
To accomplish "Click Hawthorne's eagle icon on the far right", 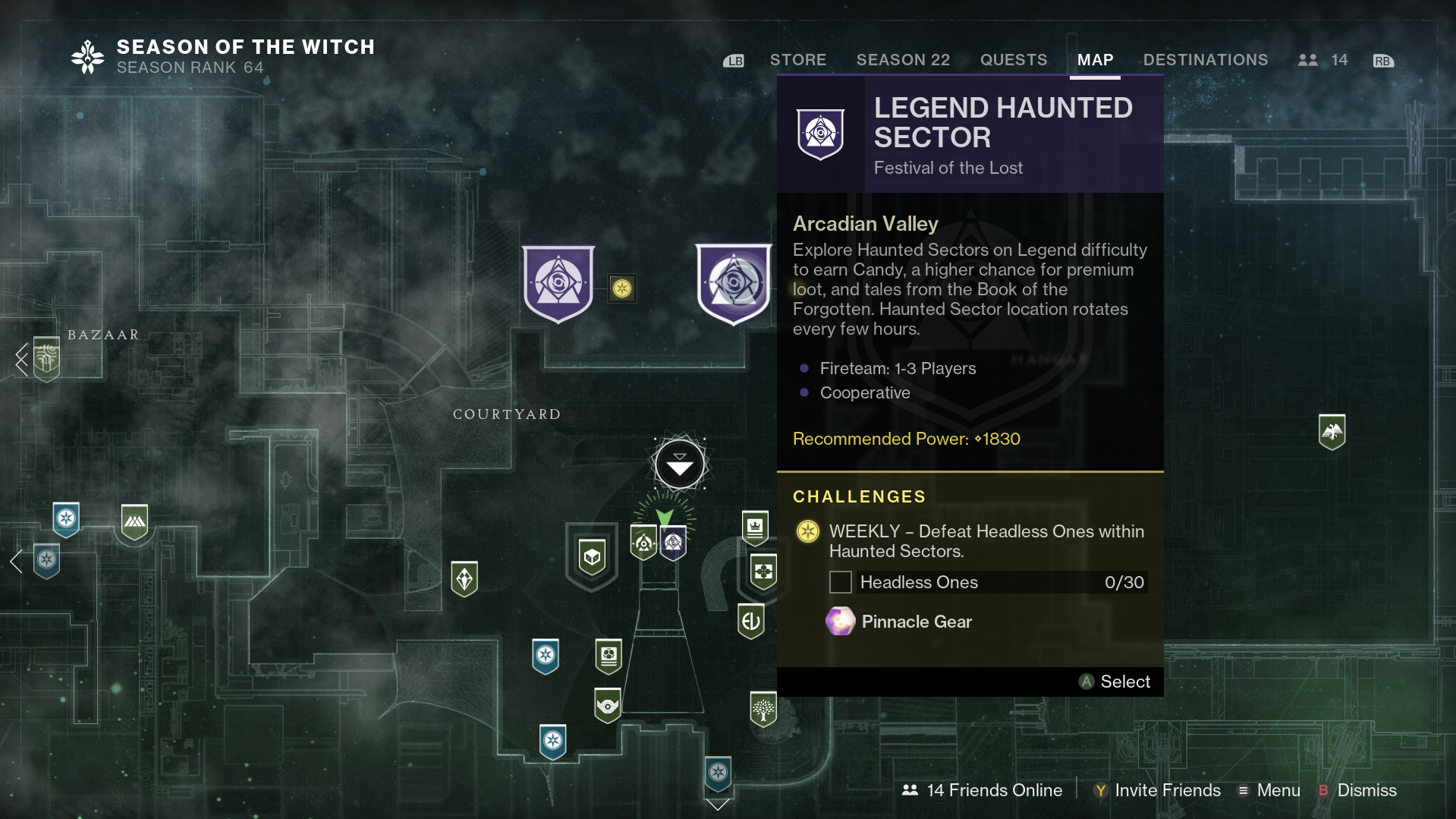I will (1332, 431).
